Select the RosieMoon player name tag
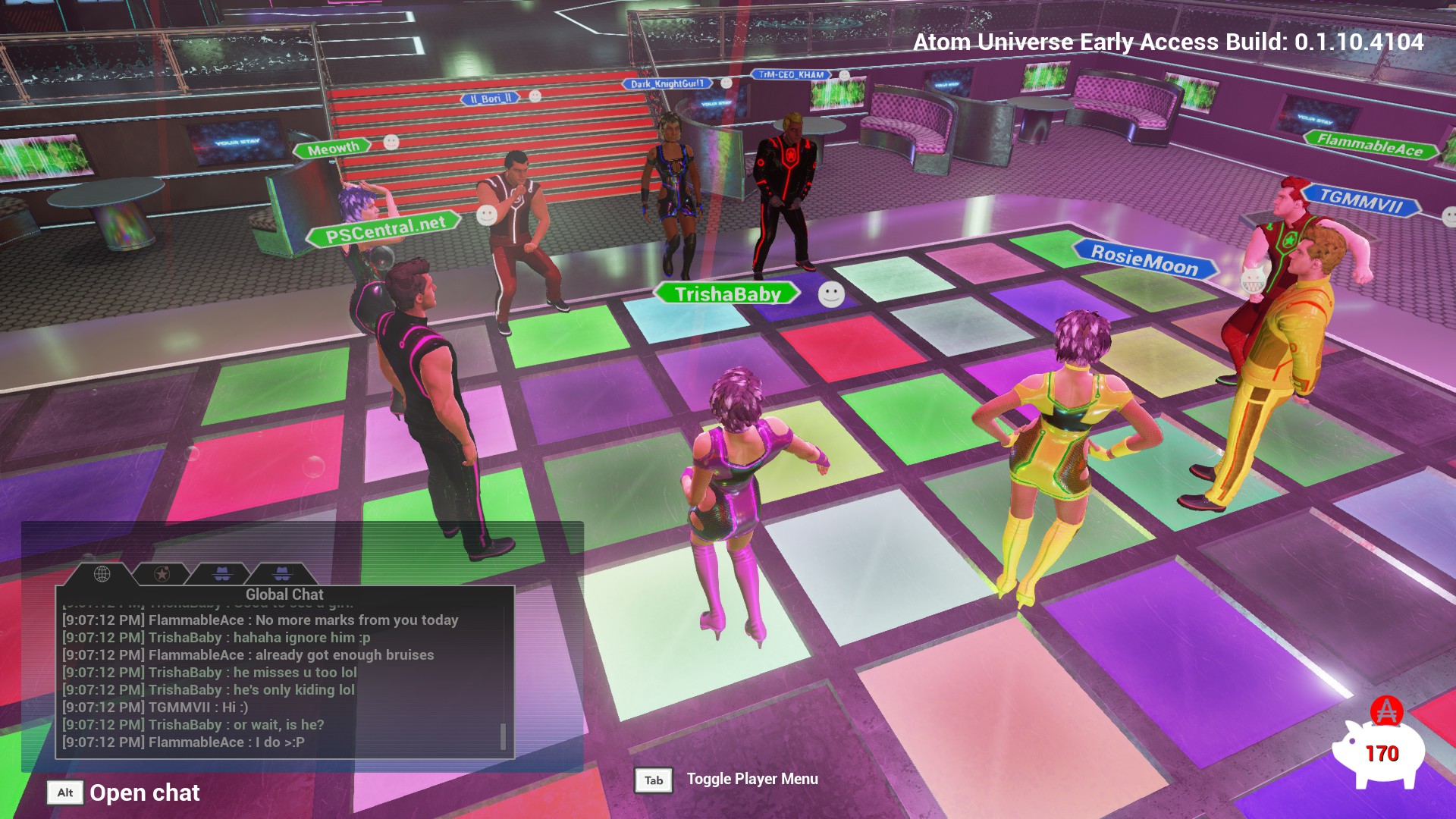Screen dimensions: 1456x819 [x=1144, y=260]
